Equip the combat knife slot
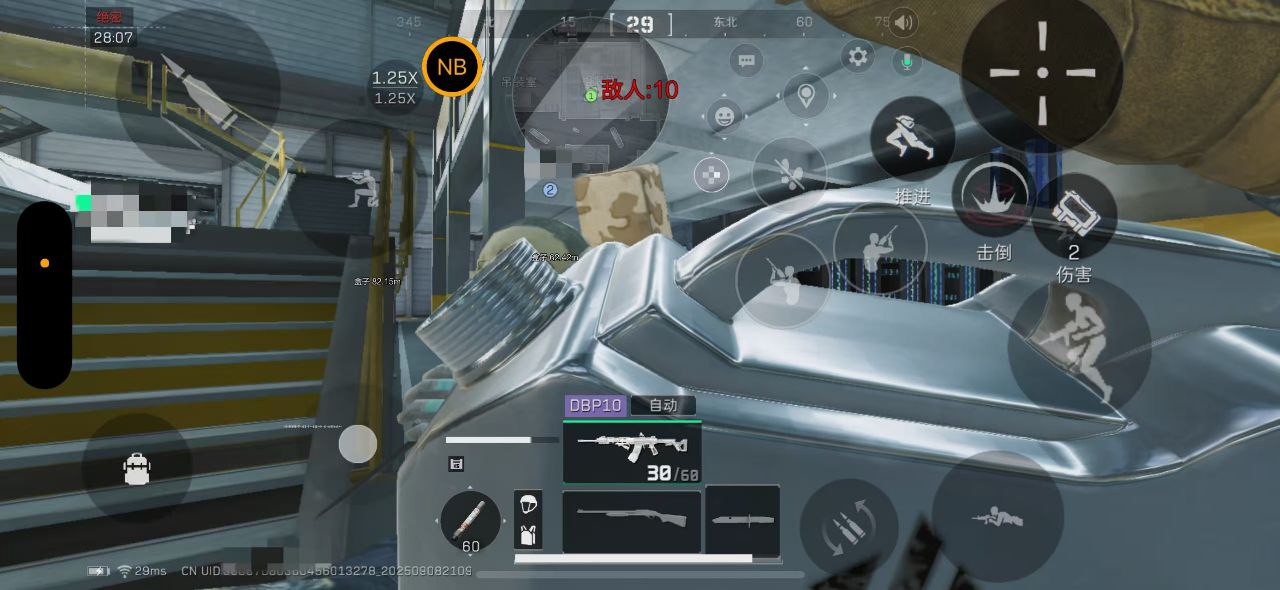 (742, 520)
